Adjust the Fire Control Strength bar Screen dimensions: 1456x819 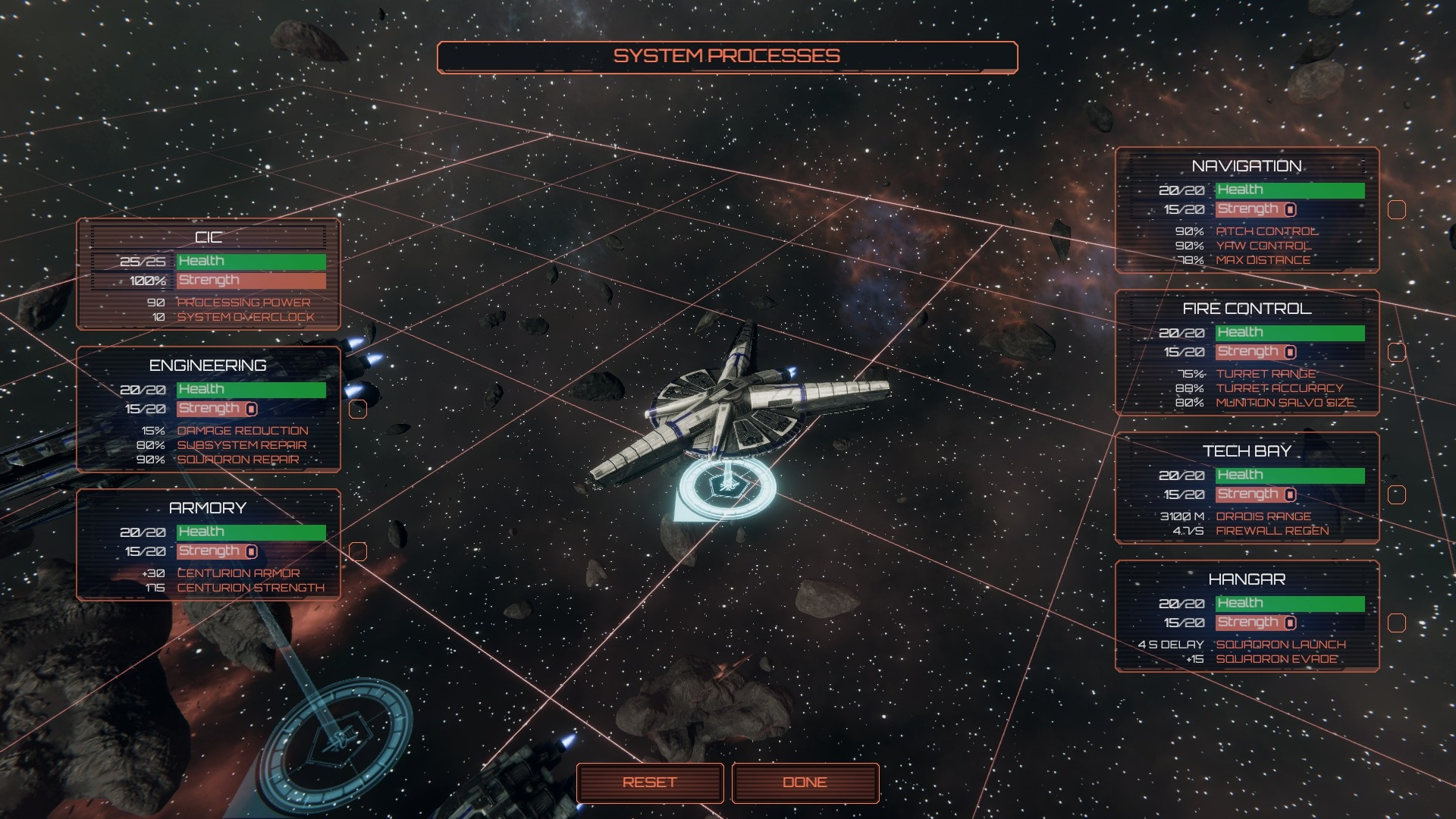[1289, 353]
